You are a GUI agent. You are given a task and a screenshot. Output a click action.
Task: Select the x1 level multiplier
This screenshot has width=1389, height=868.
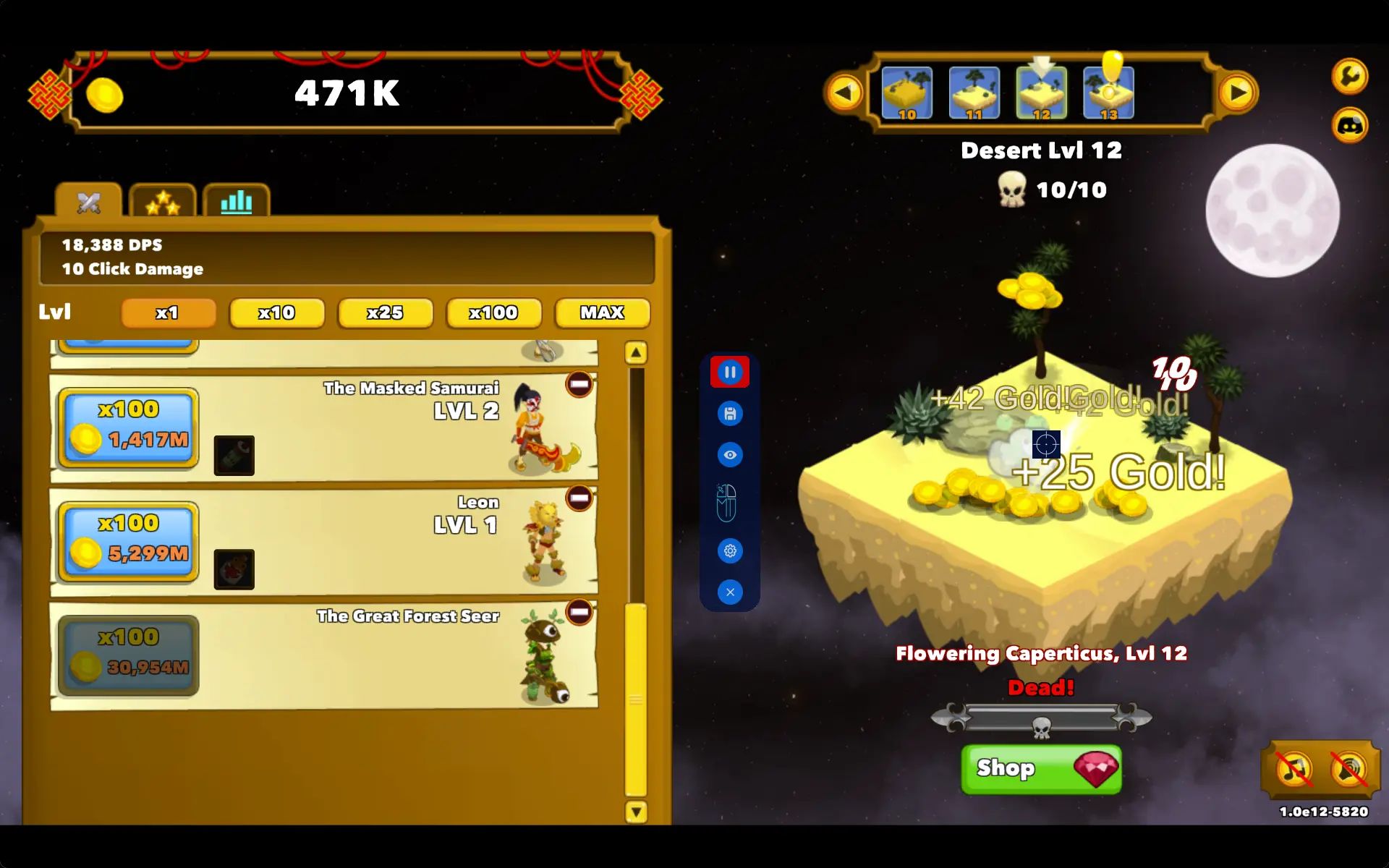coord(168,313)
